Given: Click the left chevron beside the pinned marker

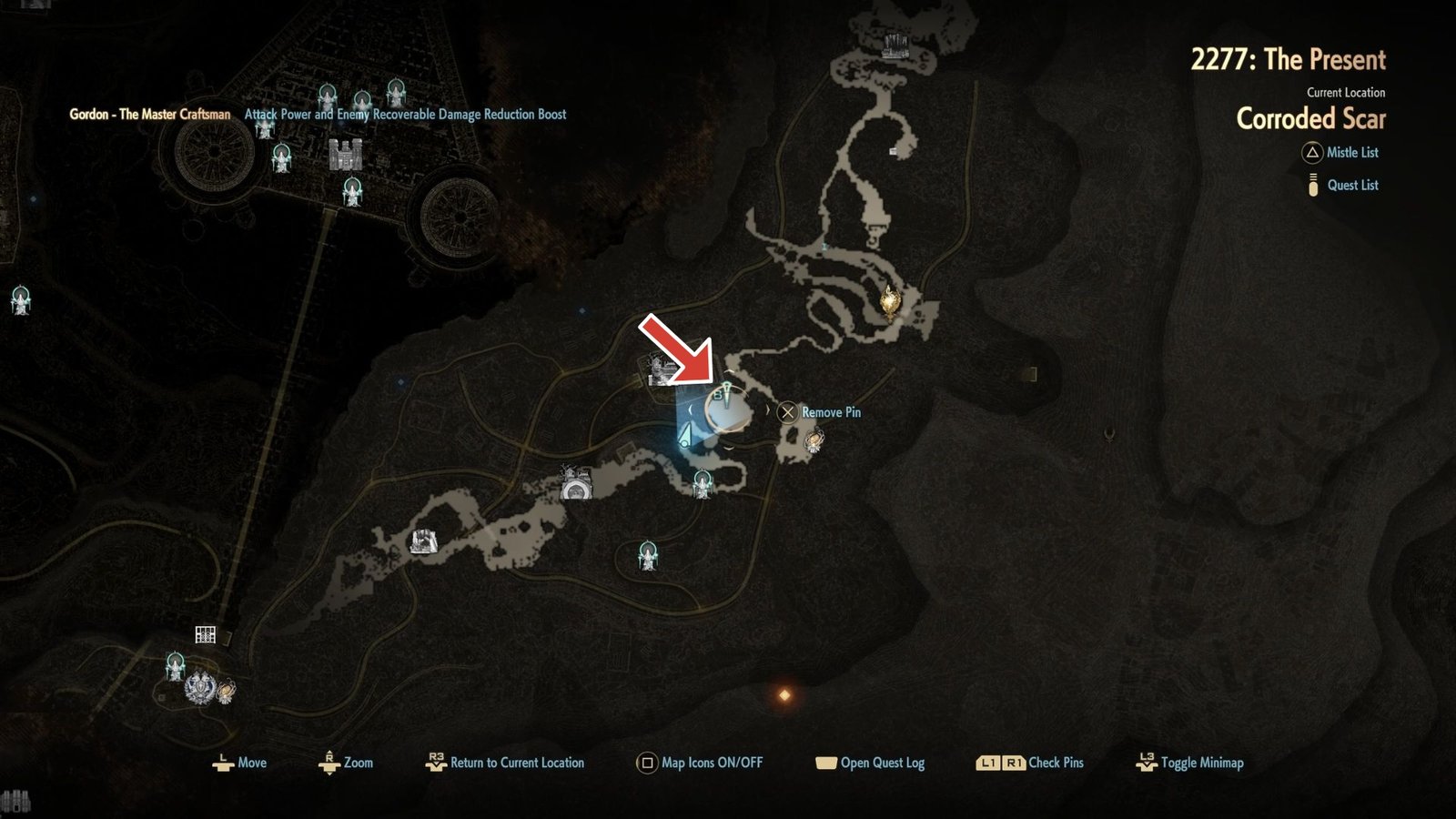Looking at the screenshot, I should [690, 409].
